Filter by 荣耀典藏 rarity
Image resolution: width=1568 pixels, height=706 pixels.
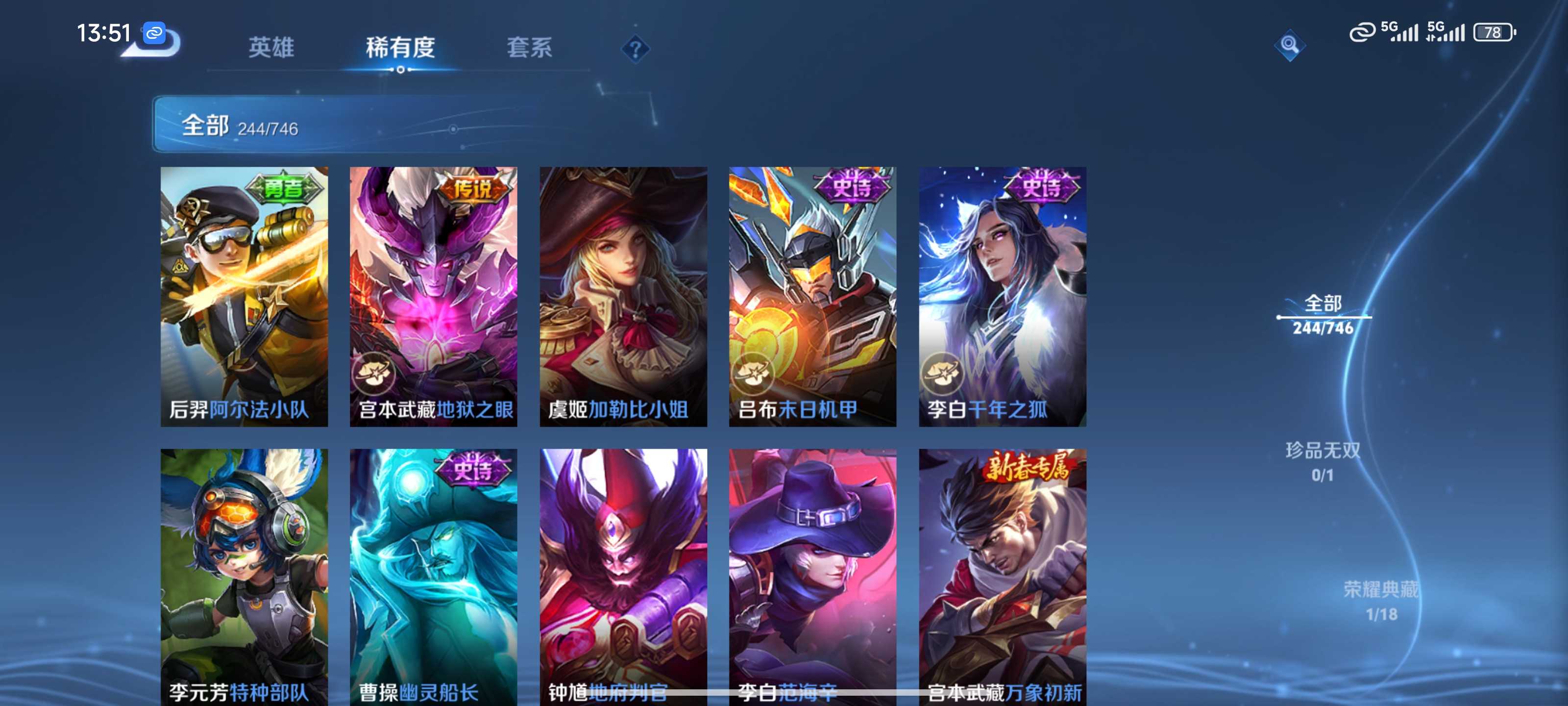1380,601
